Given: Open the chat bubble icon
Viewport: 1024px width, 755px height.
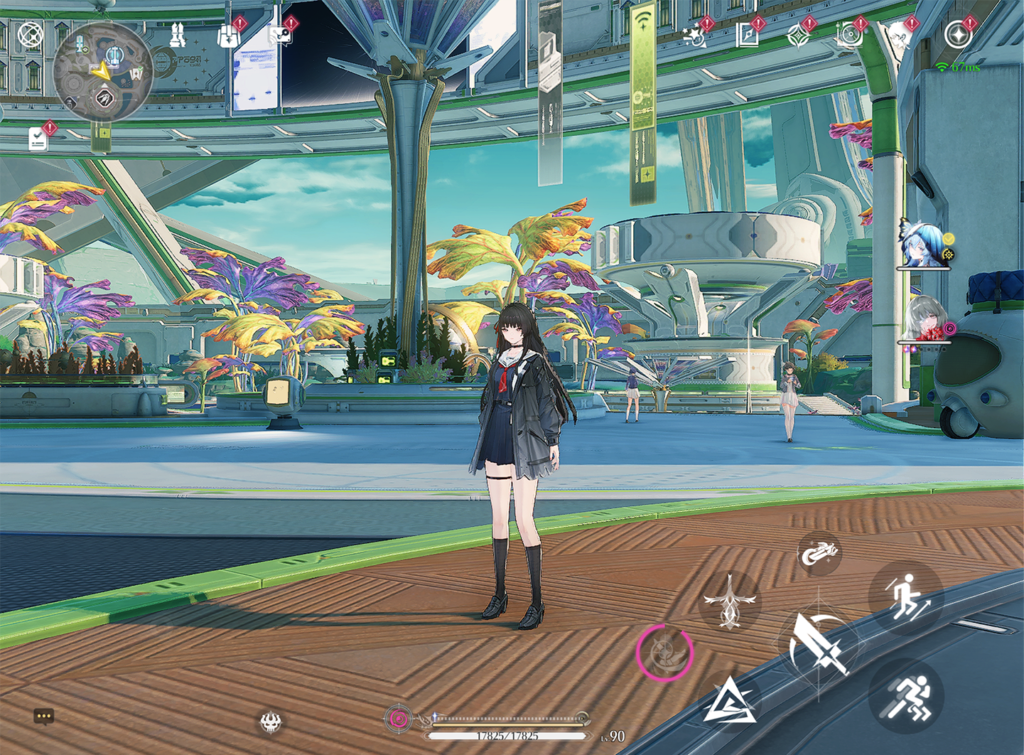Looking at the screenshot, I should (43, 716).
